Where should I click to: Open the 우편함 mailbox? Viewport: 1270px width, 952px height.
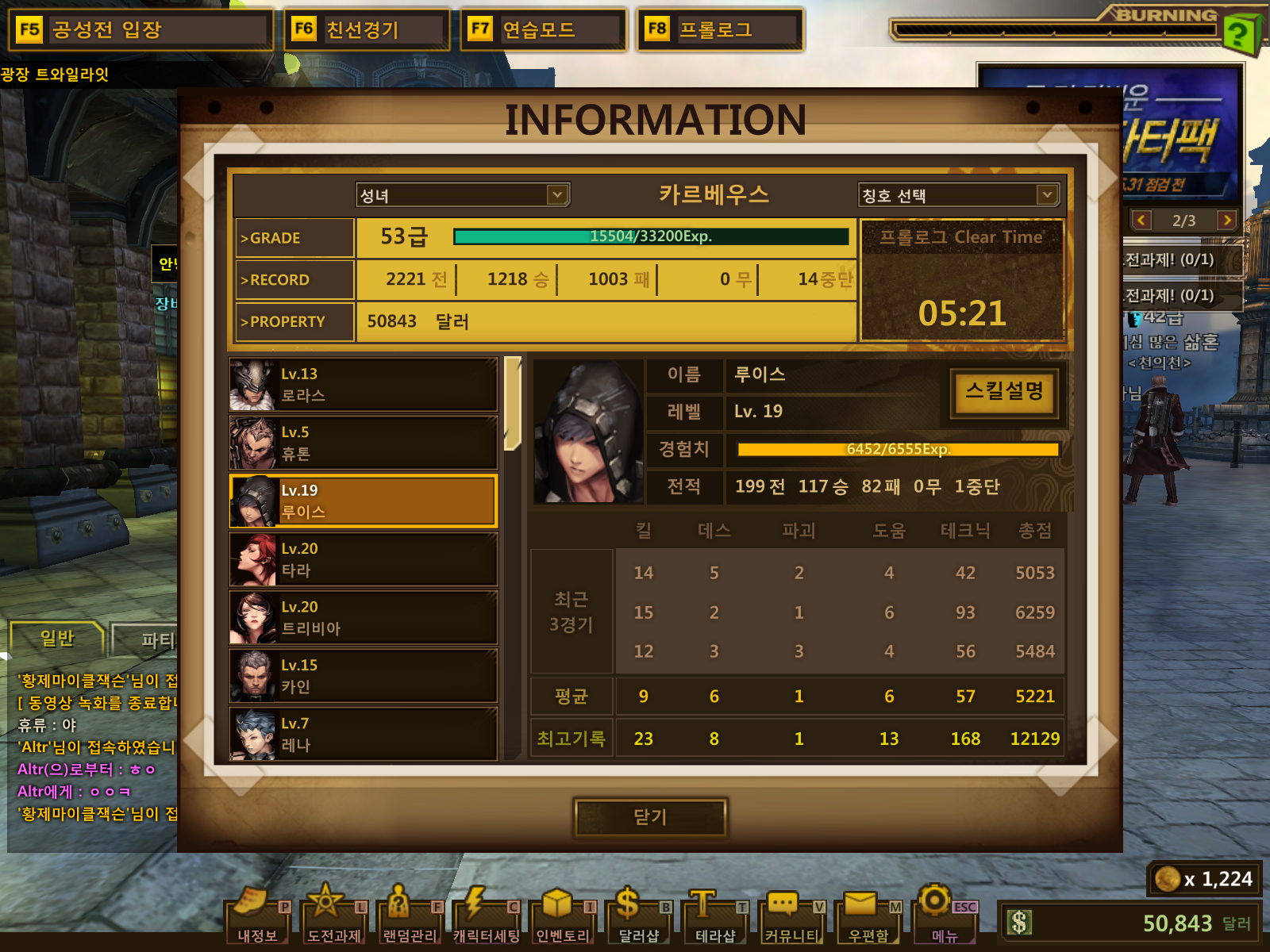pos(868,917)
